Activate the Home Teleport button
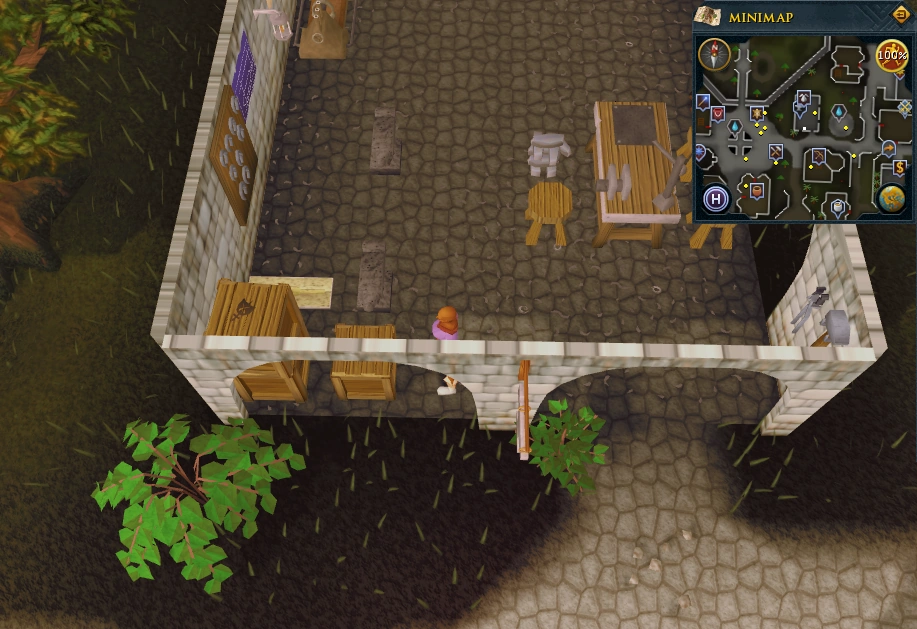Screen dimensions: 917x629 click(715, 198)
